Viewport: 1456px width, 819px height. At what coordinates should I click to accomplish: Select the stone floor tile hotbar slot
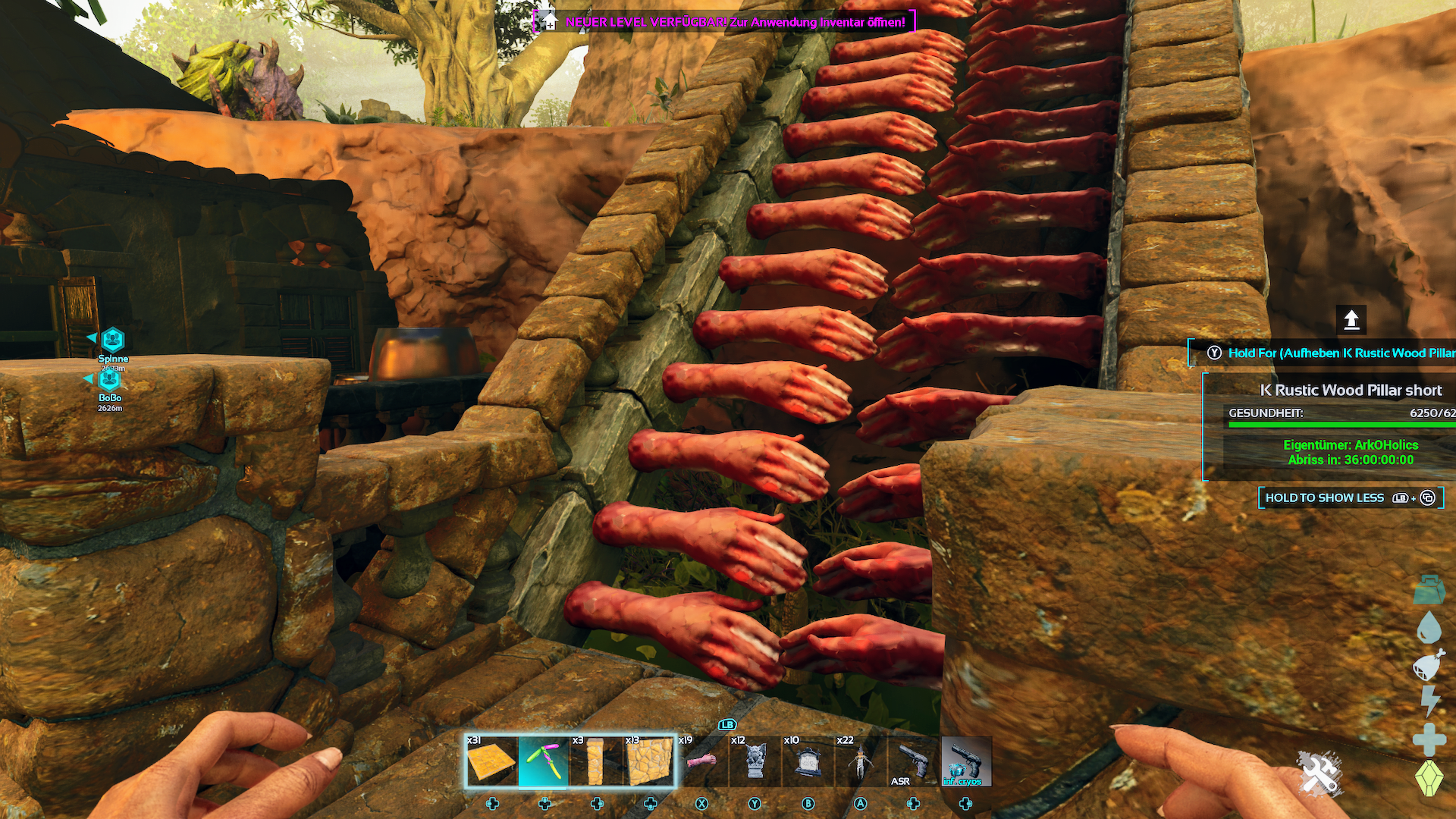[491, 761]
